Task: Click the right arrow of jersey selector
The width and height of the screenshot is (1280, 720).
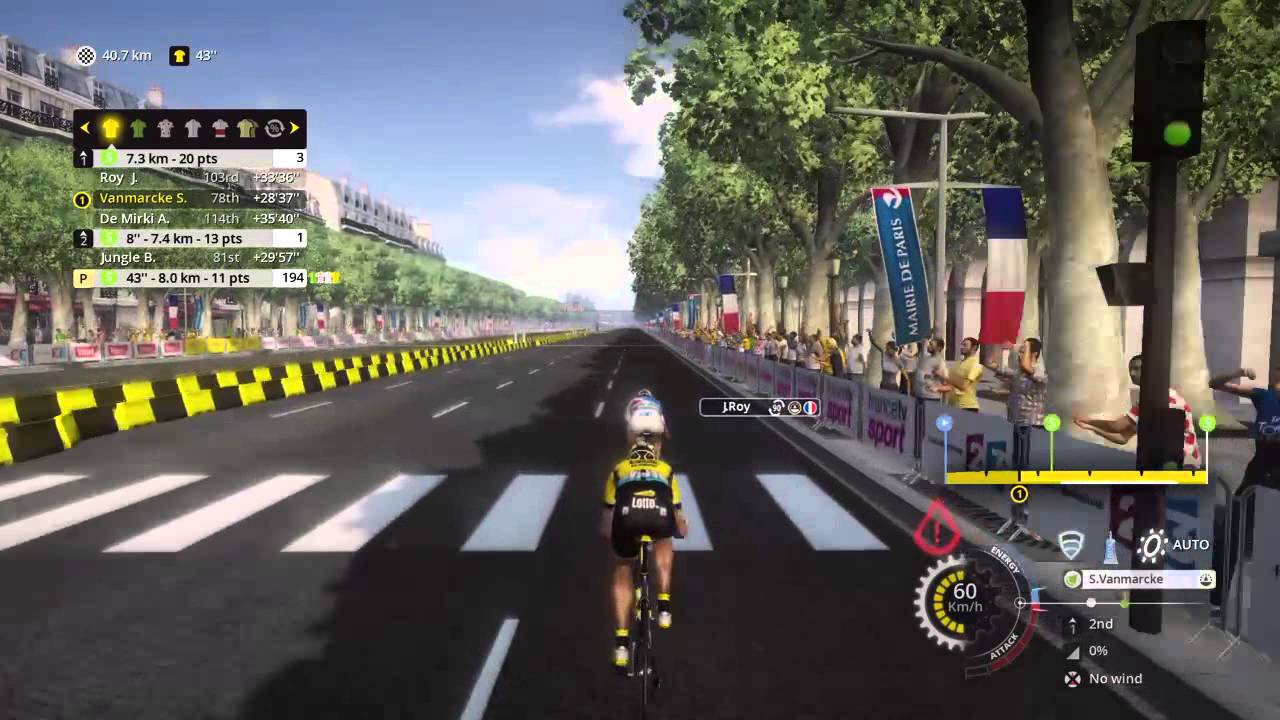Action: (x=295, y=128)
